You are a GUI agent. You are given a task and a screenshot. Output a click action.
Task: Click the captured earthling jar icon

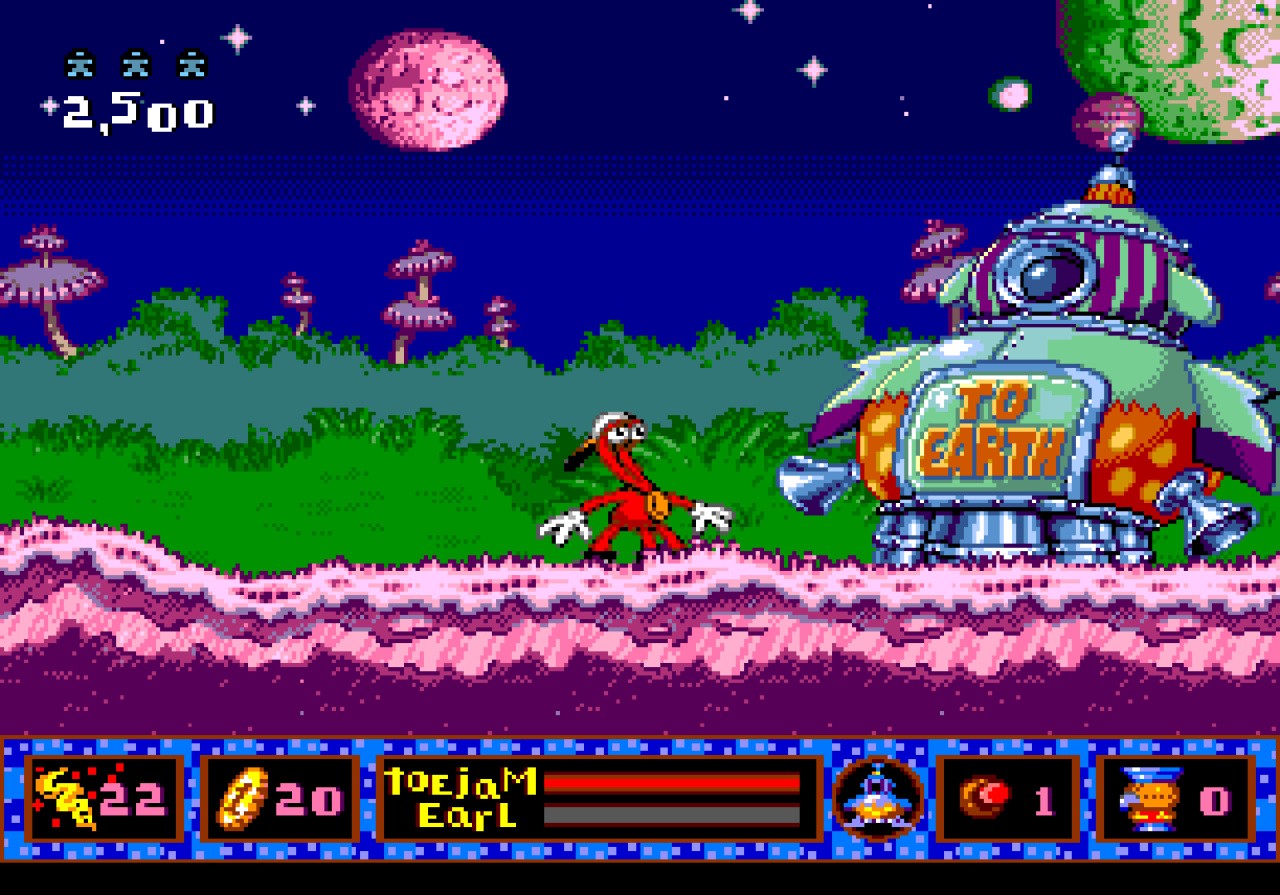click(x=1150, y=798)
